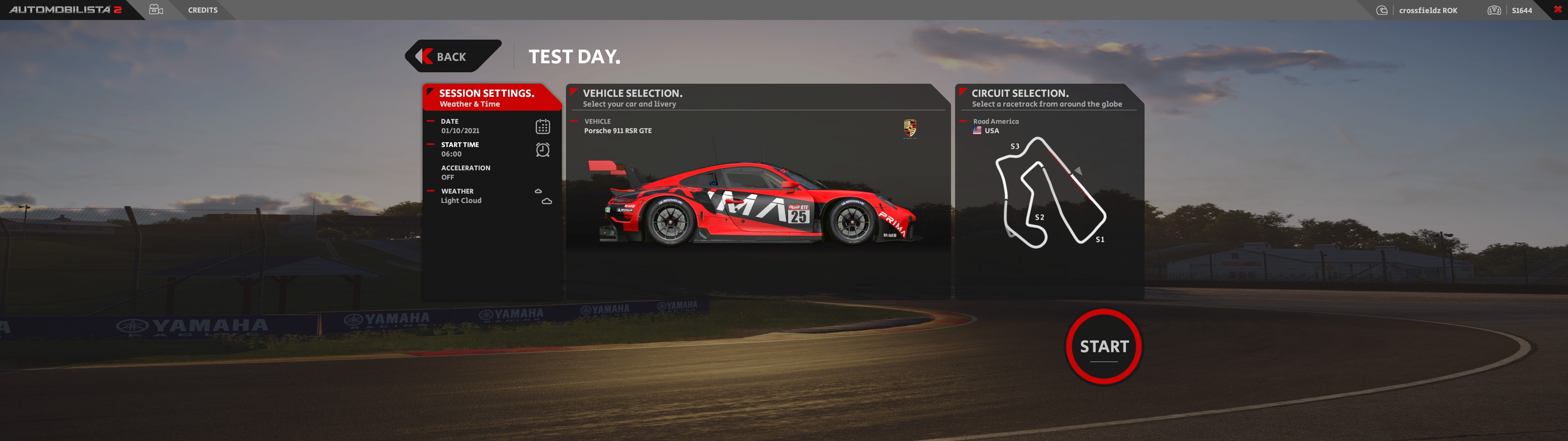Click the icon left of CREDITS

[156, 10]
